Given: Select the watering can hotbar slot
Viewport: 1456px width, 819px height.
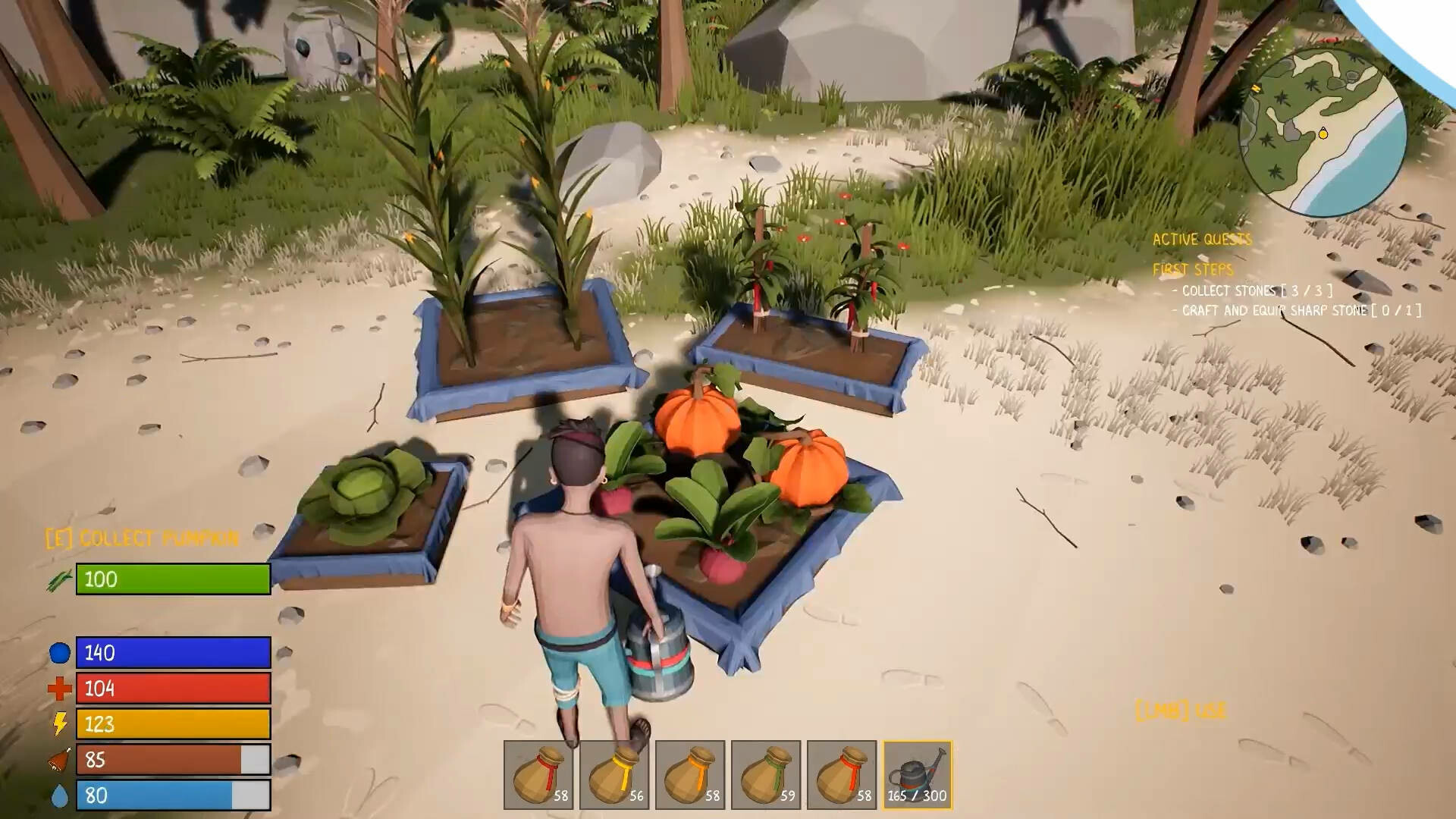Looking at the screenshot, I should pyautogui.click(x=918, y=775).
